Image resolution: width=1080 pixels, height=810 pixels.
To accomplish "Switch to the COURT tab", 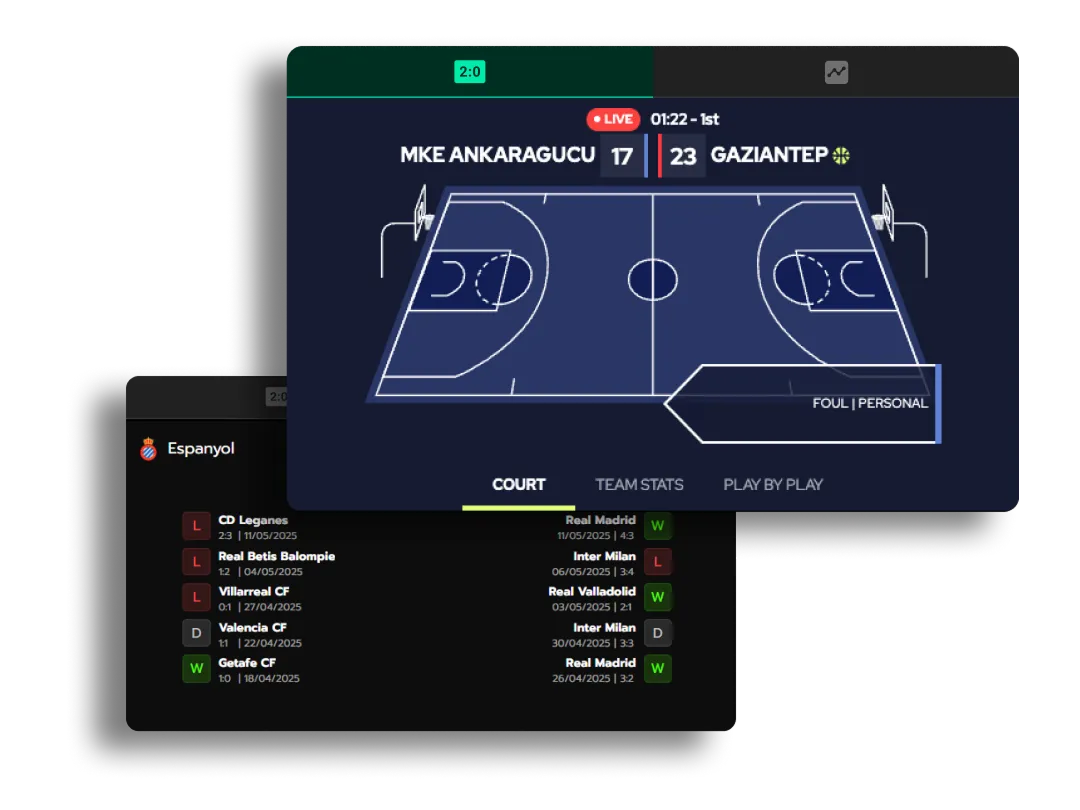I will (x=518, y=485).
